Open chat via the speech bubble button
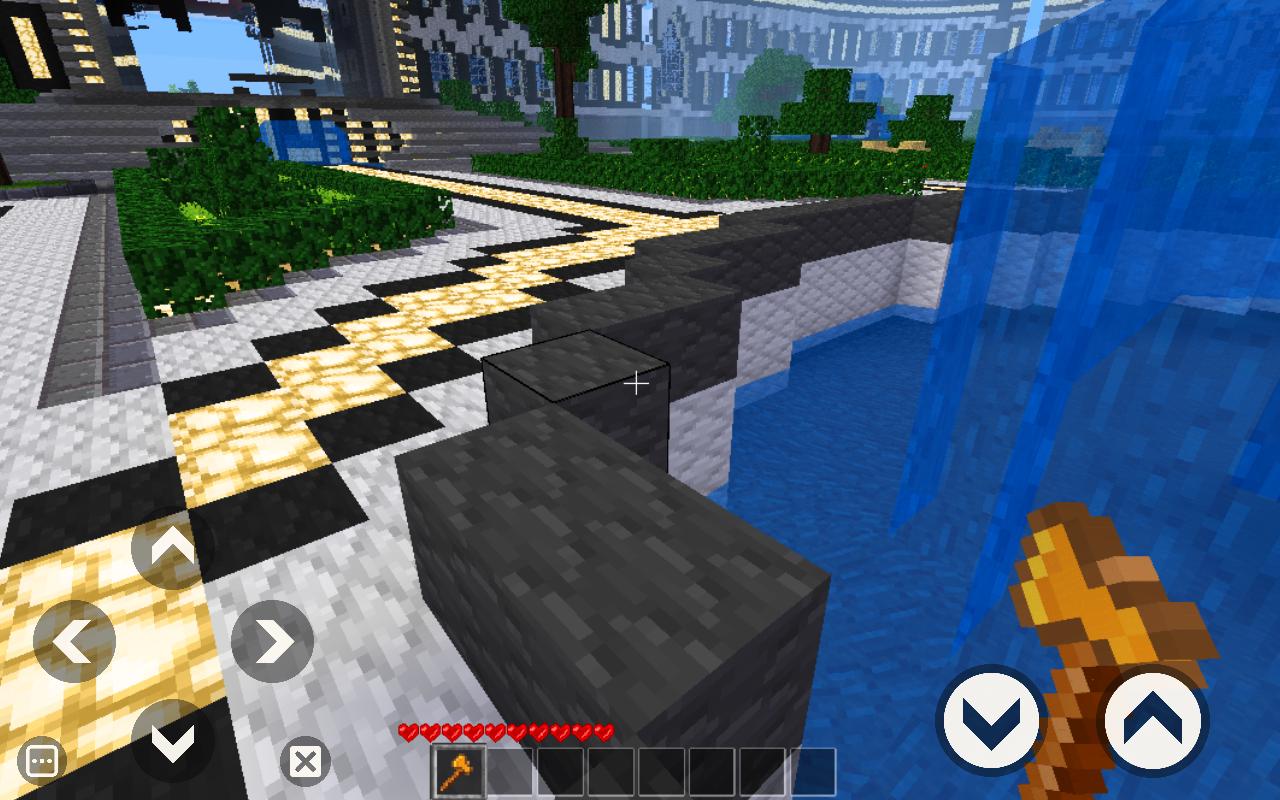The height and width of the screenshot is (800, 1280). (x=42, y=761)
